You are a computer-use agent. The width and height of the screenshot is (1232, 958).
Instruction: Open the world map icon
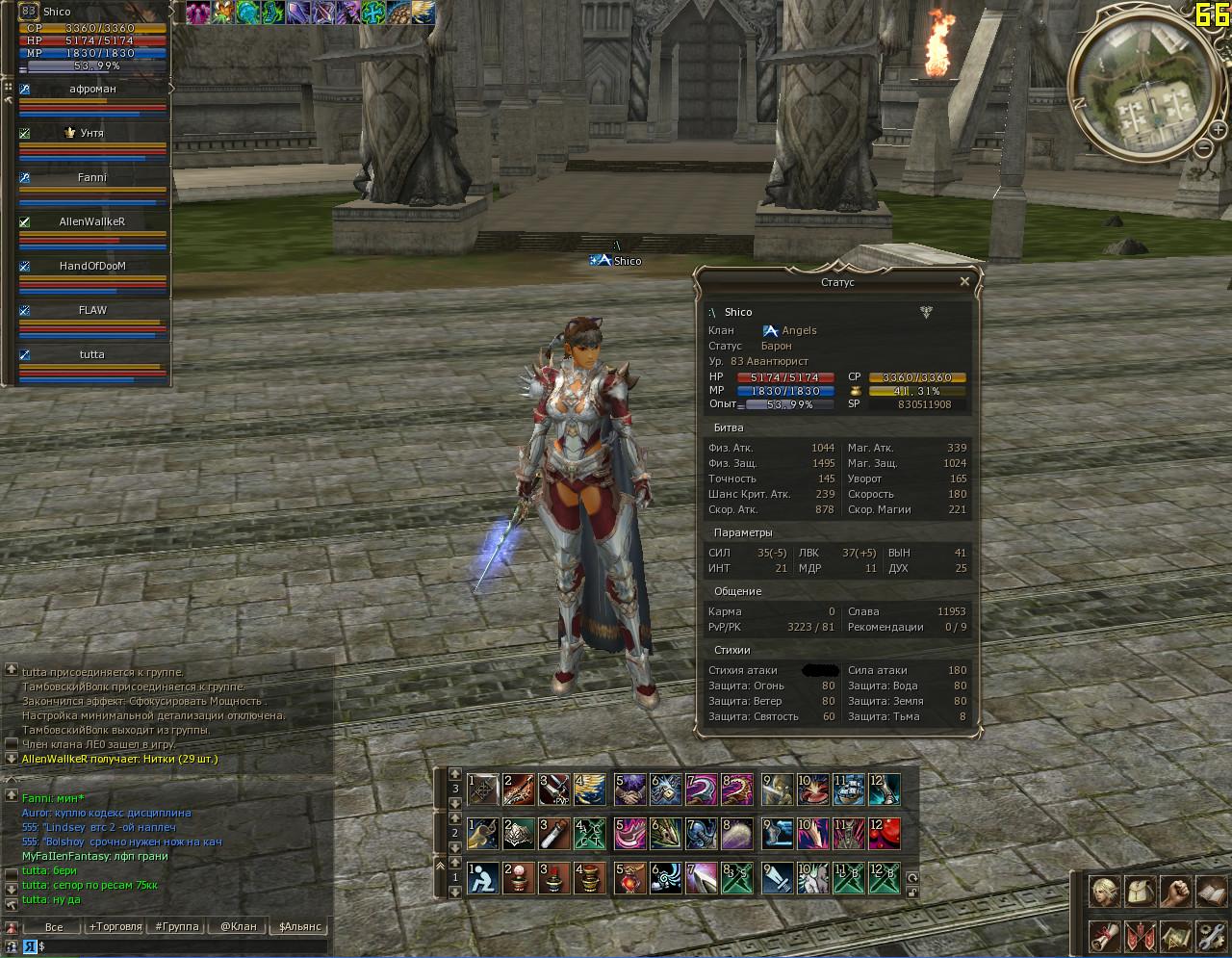[x=1174, y=935]
